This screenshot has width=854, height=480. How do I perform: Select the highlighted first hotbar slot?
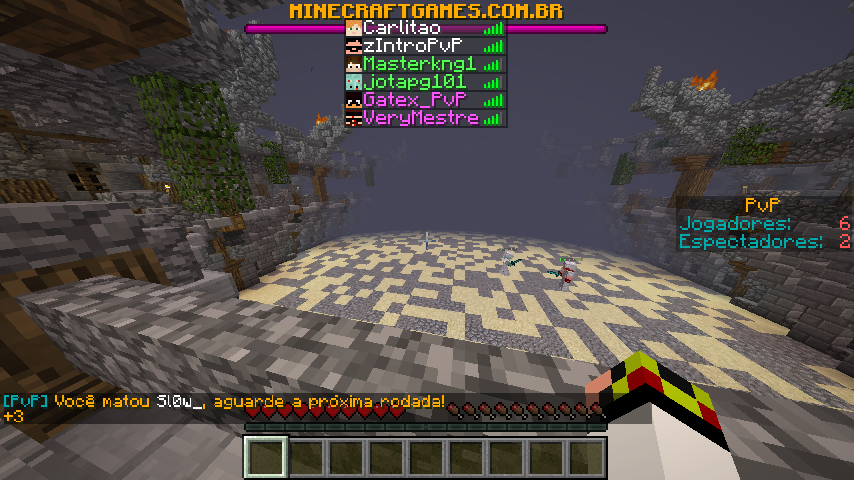pos(267,458)
